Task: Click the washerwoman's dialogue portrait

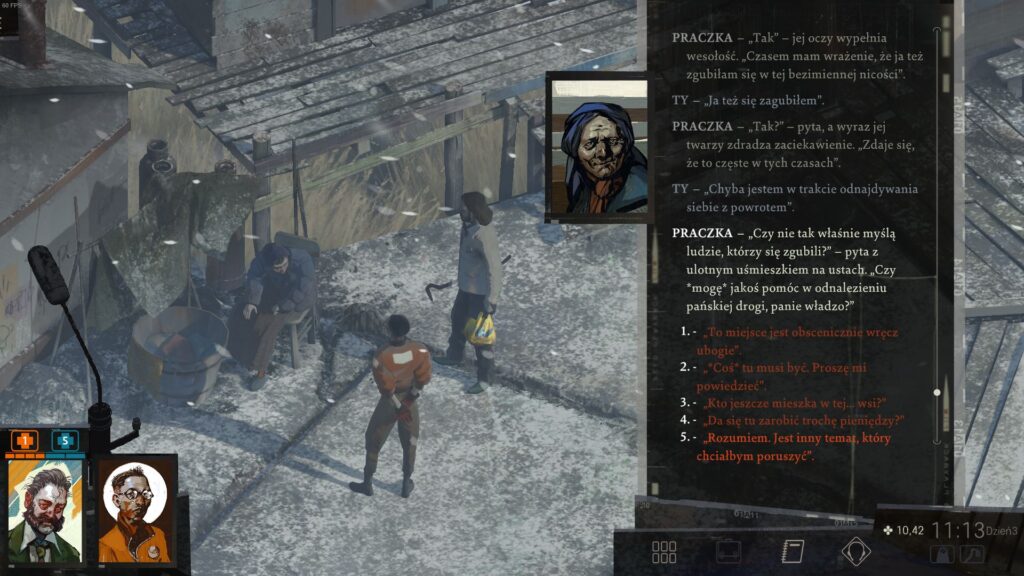Action: coord(598,146)
